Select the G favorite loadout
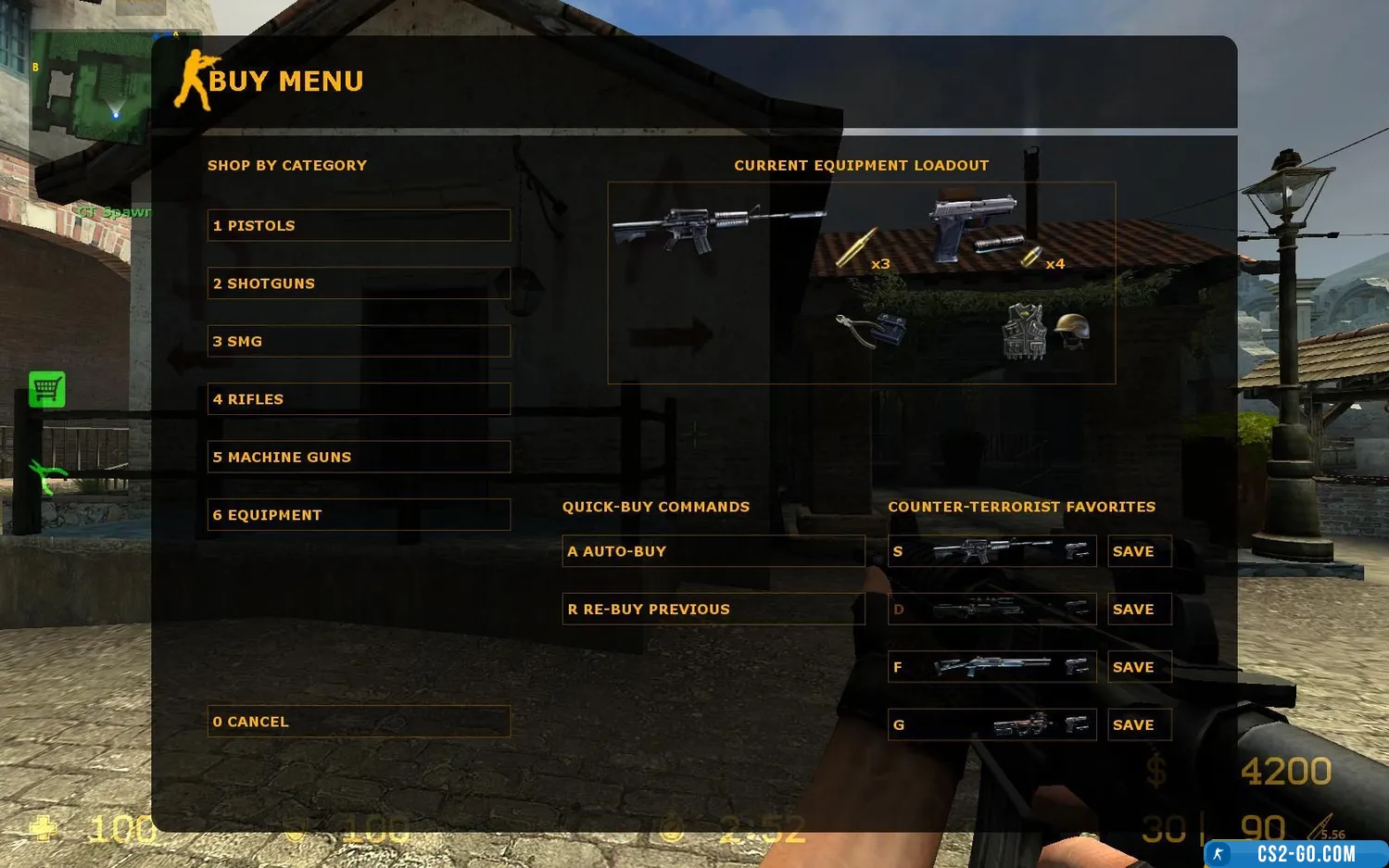This screenshot has height=868, width=1389. tap(991, 725)
